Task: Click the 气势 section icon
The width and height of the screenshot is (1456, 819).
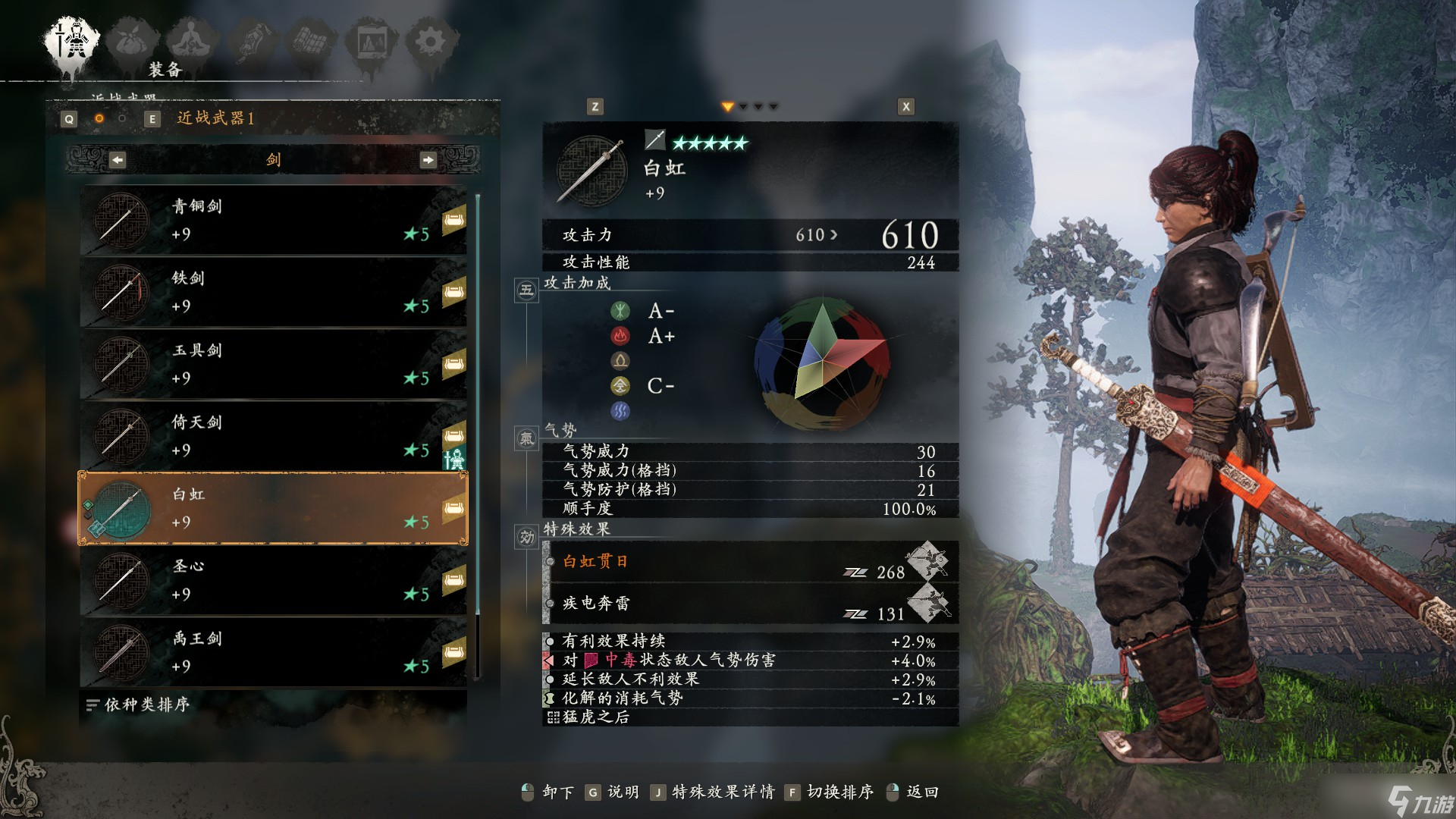Action: (527, 438)
